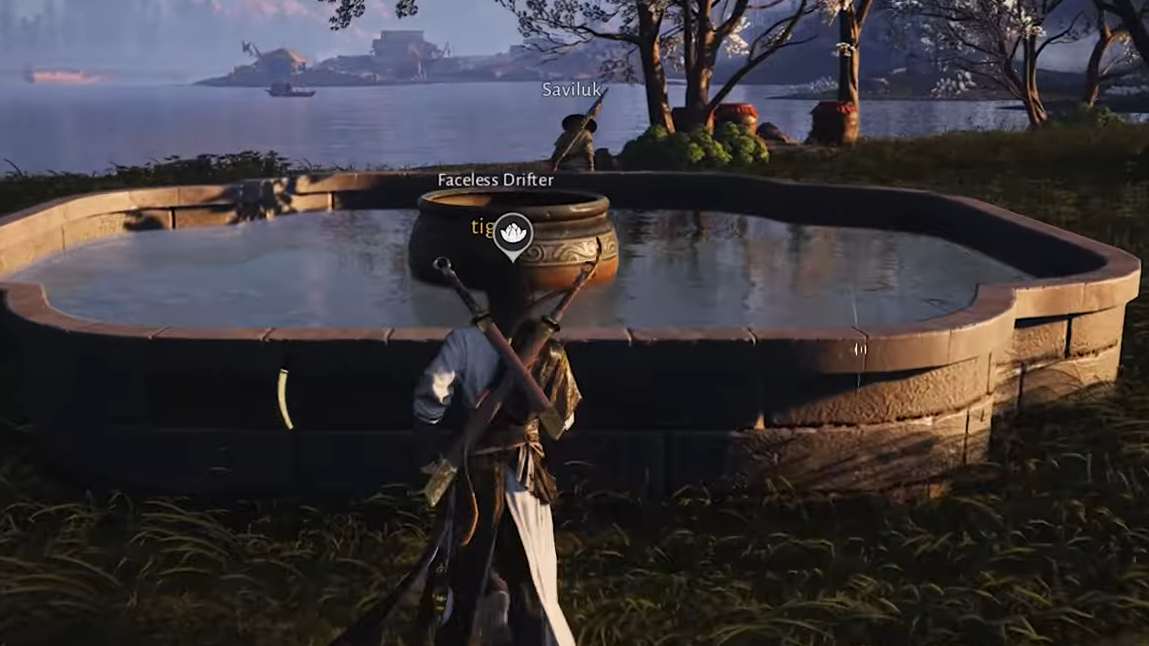Click the lotus flower marker pin
Image resolution: width=1149 pixels, height=646 pixels.
click(x=513, y=233)
